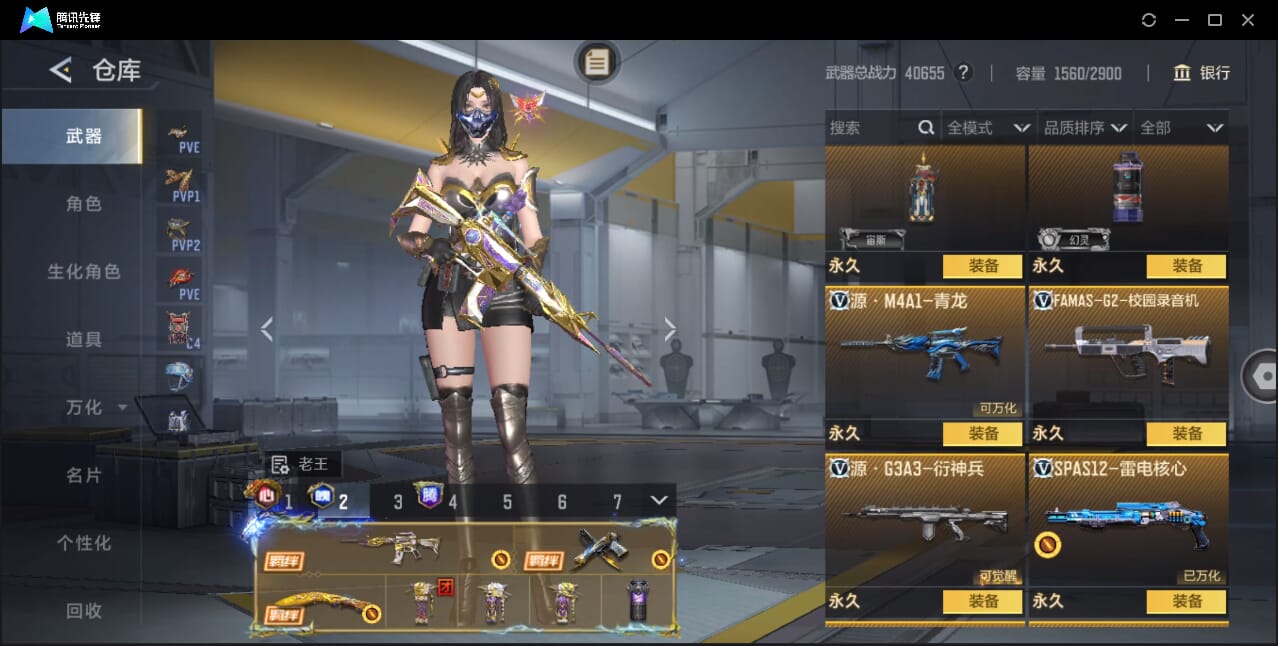Switch to loadout bag 3
Image resolution: width=1278 pixels, height=646 pixels.
coord(398,502)
